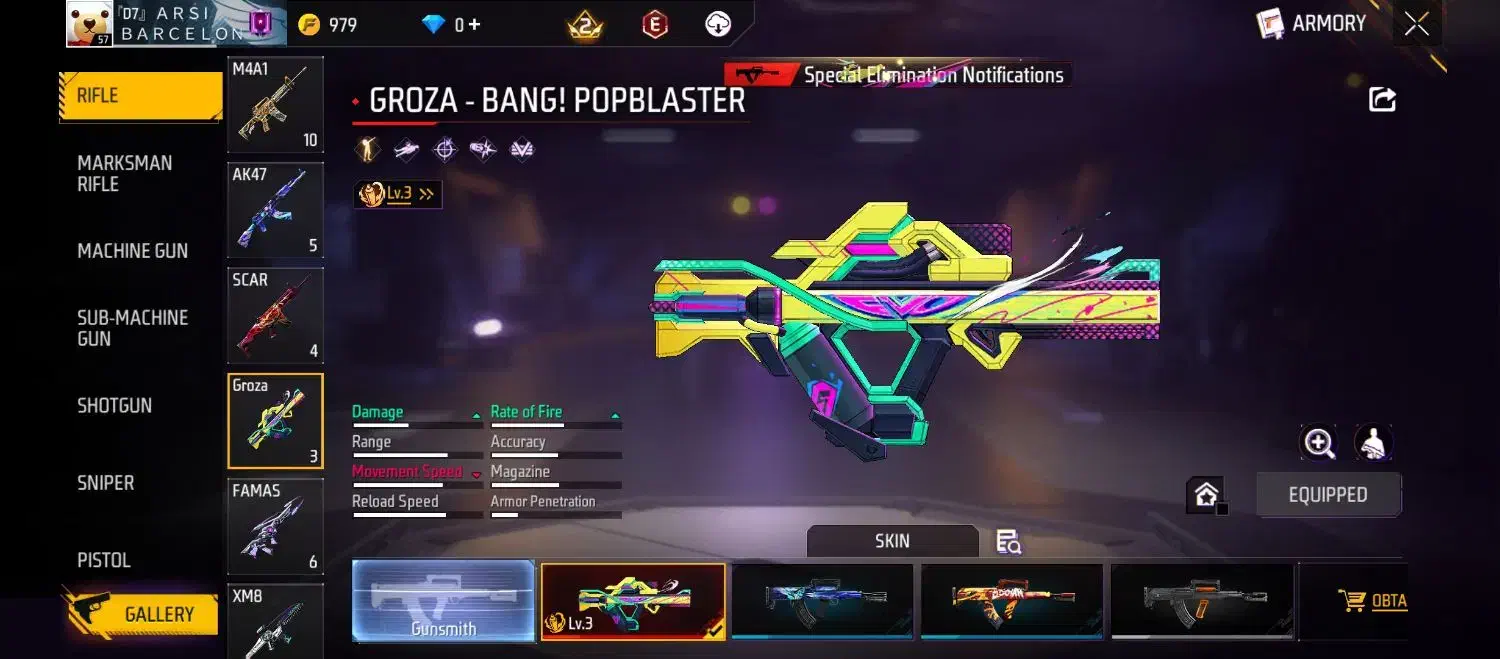Click the Equipped button

click(1328, 495)
